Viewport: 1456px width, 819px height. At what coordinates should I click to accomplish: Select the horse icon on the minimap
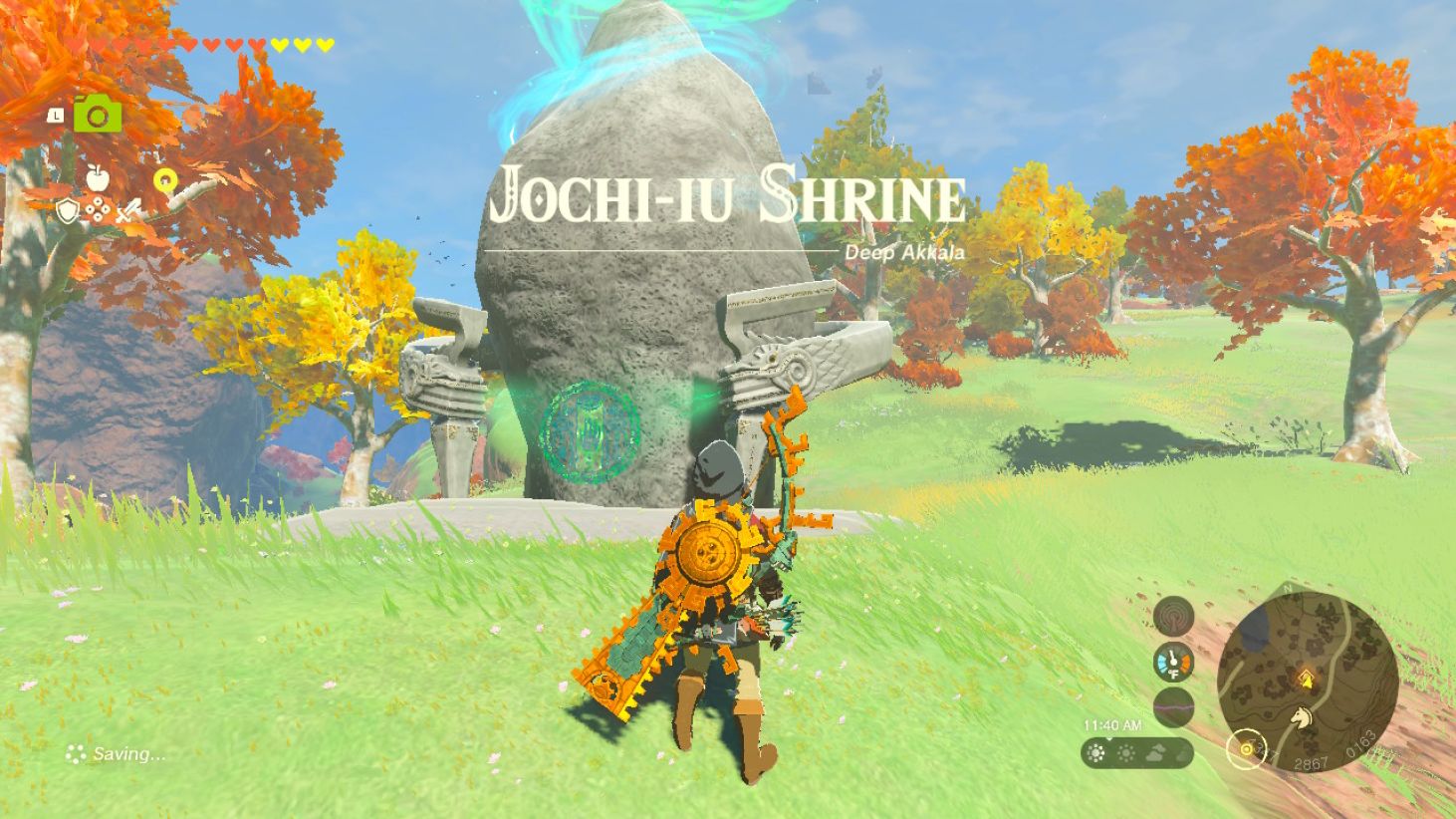[1302, 716]
